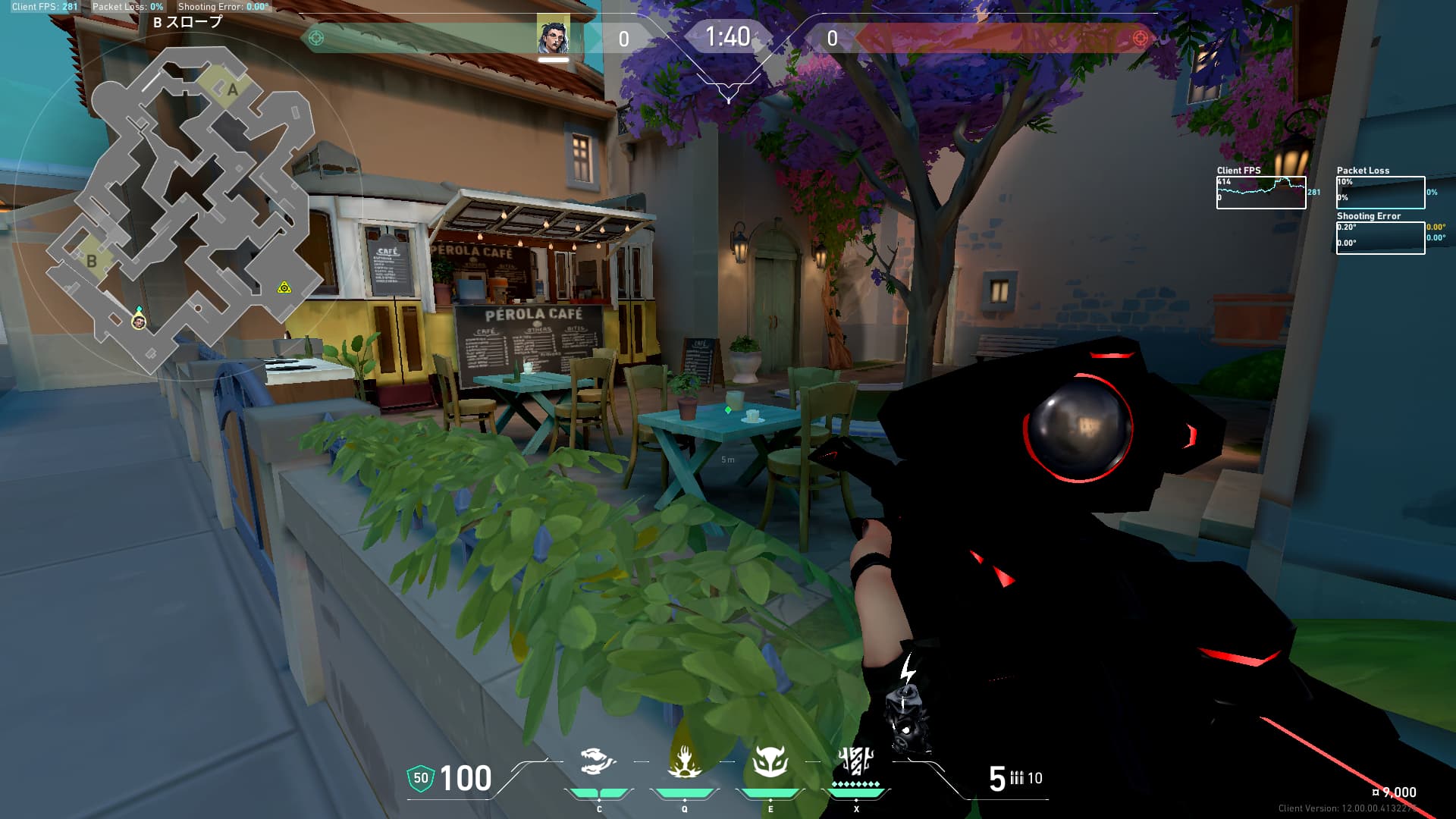This screenshot has height=819, width=1456.
Task: Click the yellow marker on the minimap
Action: tap(284, 287)
